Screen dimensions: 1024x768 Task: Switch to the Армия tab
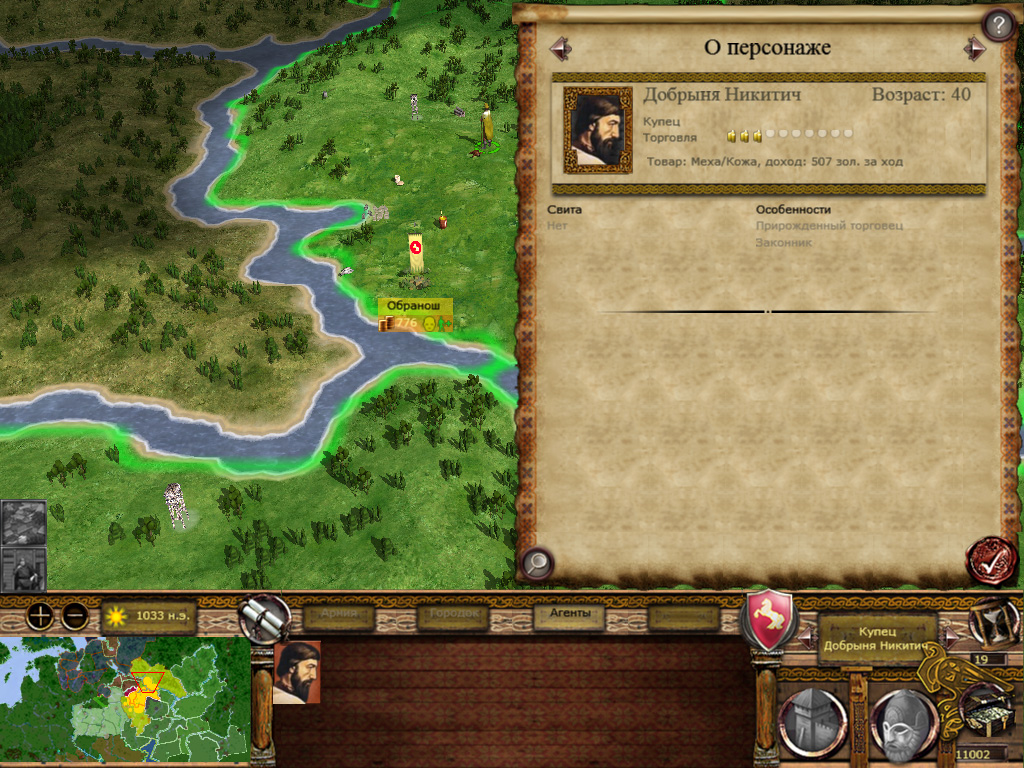click(339, 617)
